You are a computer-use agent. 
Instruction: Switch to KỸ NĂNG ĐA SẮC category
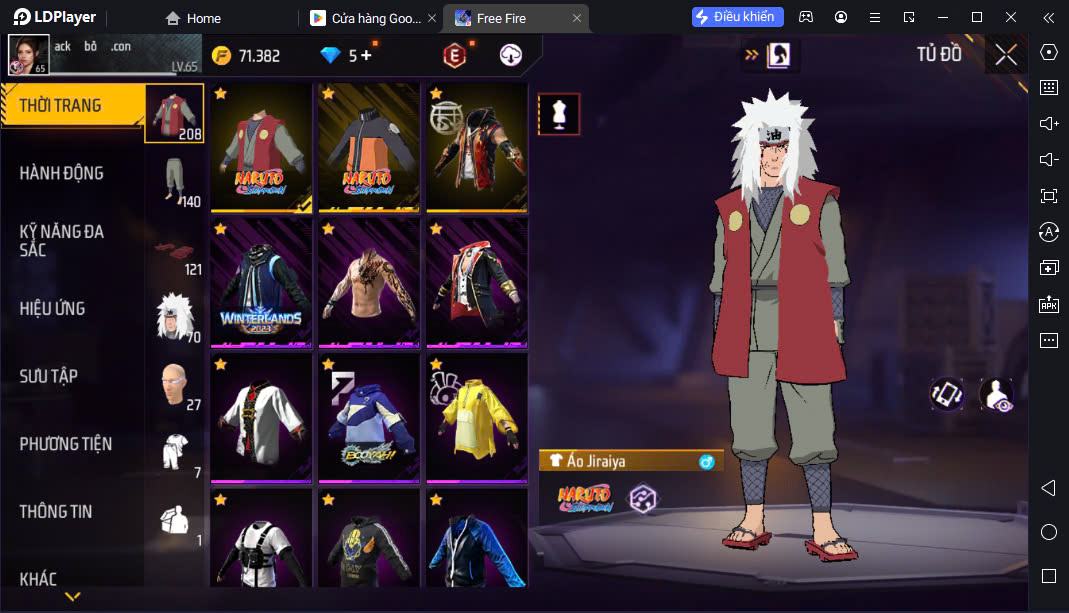tap(62, 240)
